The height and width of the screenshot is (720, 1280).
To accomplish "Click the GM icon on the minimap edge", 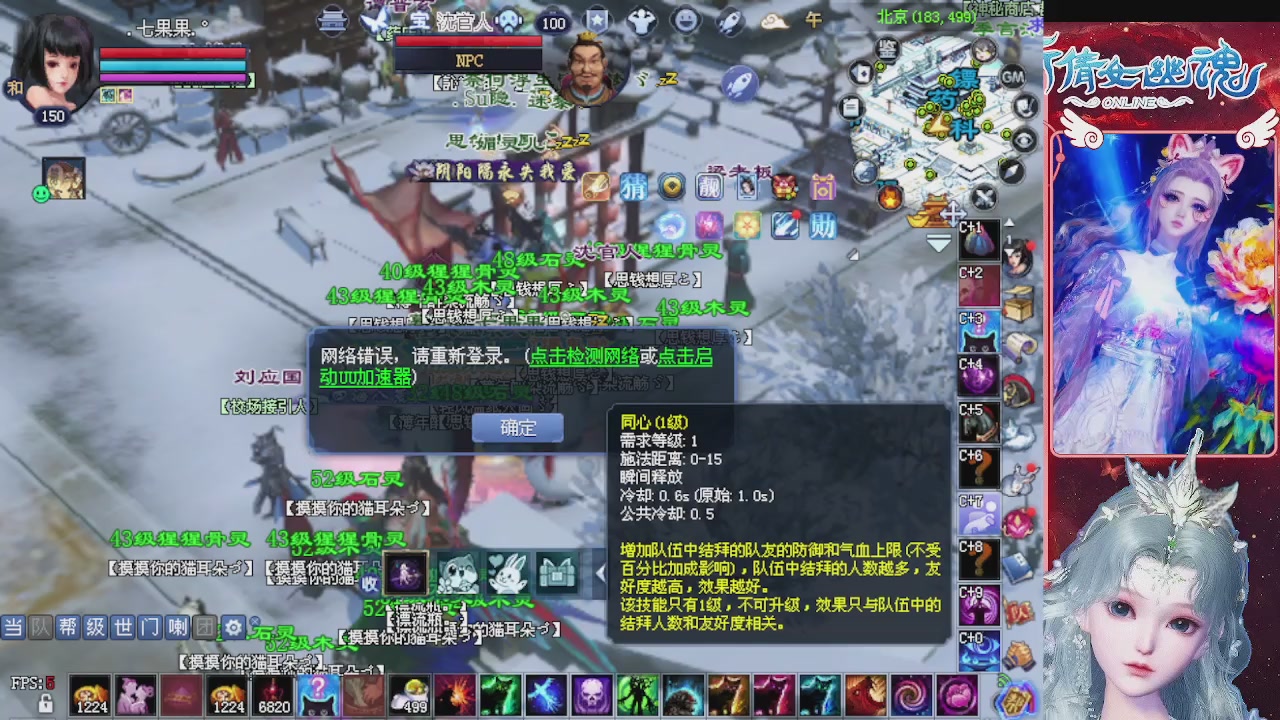I will coord(1012,78).
